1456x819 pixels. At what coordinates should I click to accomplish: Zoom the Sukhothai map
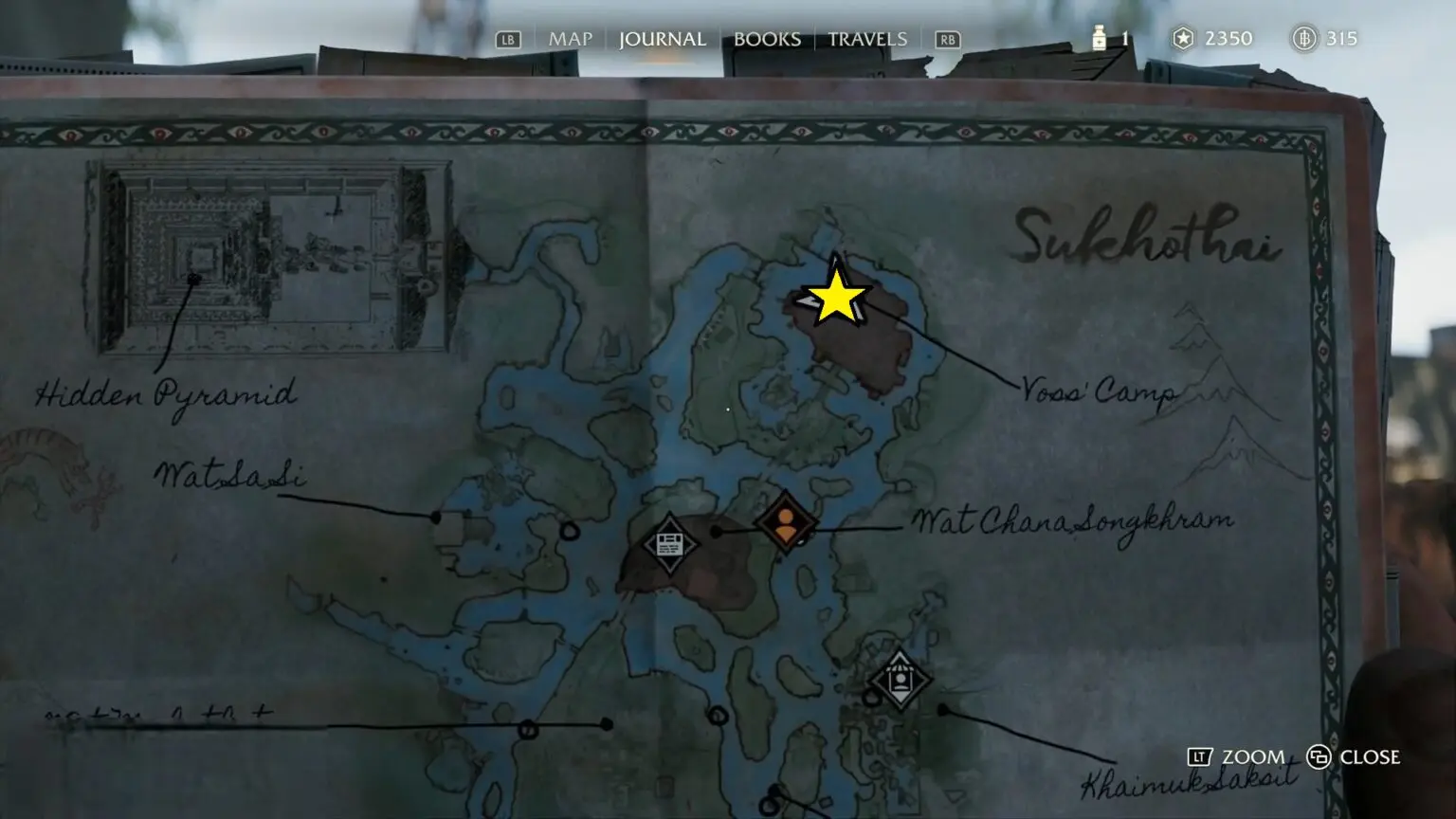(1236, 756)
